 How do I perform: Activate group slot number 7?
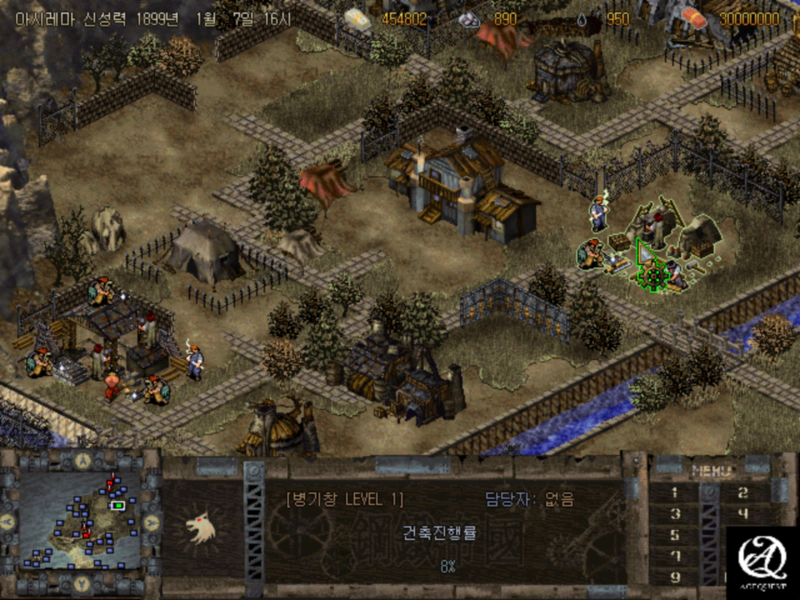[673, 556]
